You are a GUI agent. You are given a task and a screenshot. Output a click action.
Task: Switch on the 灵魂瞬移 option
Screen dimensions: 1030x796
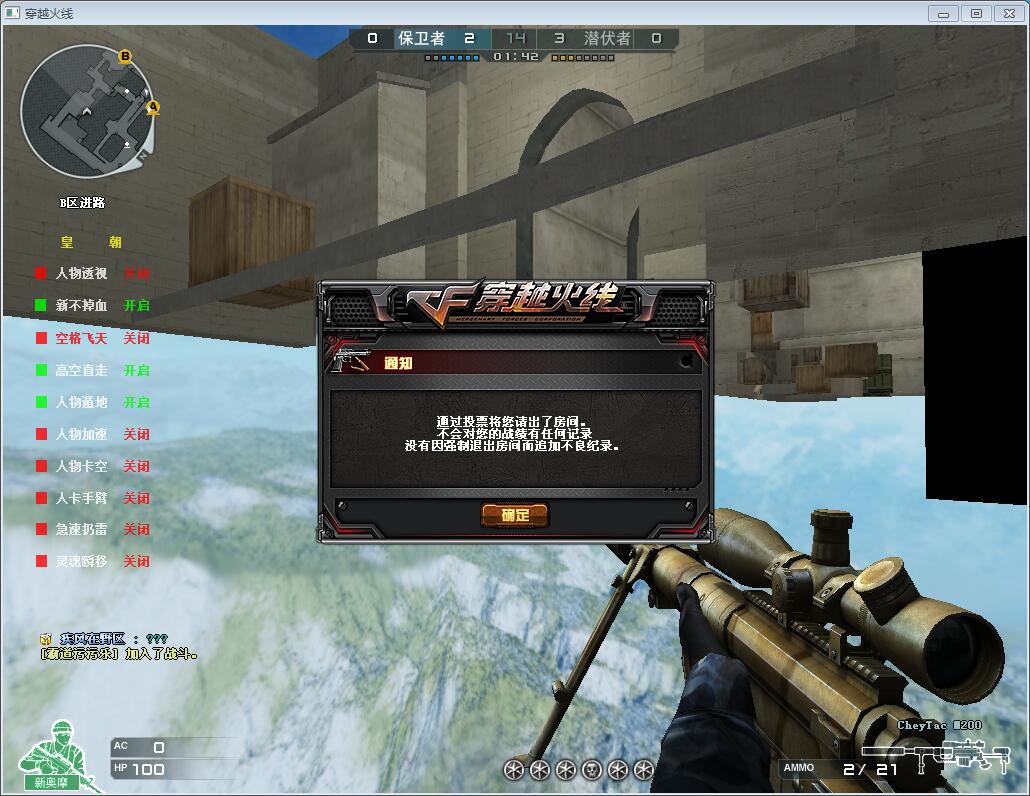(x=81, y=561)
